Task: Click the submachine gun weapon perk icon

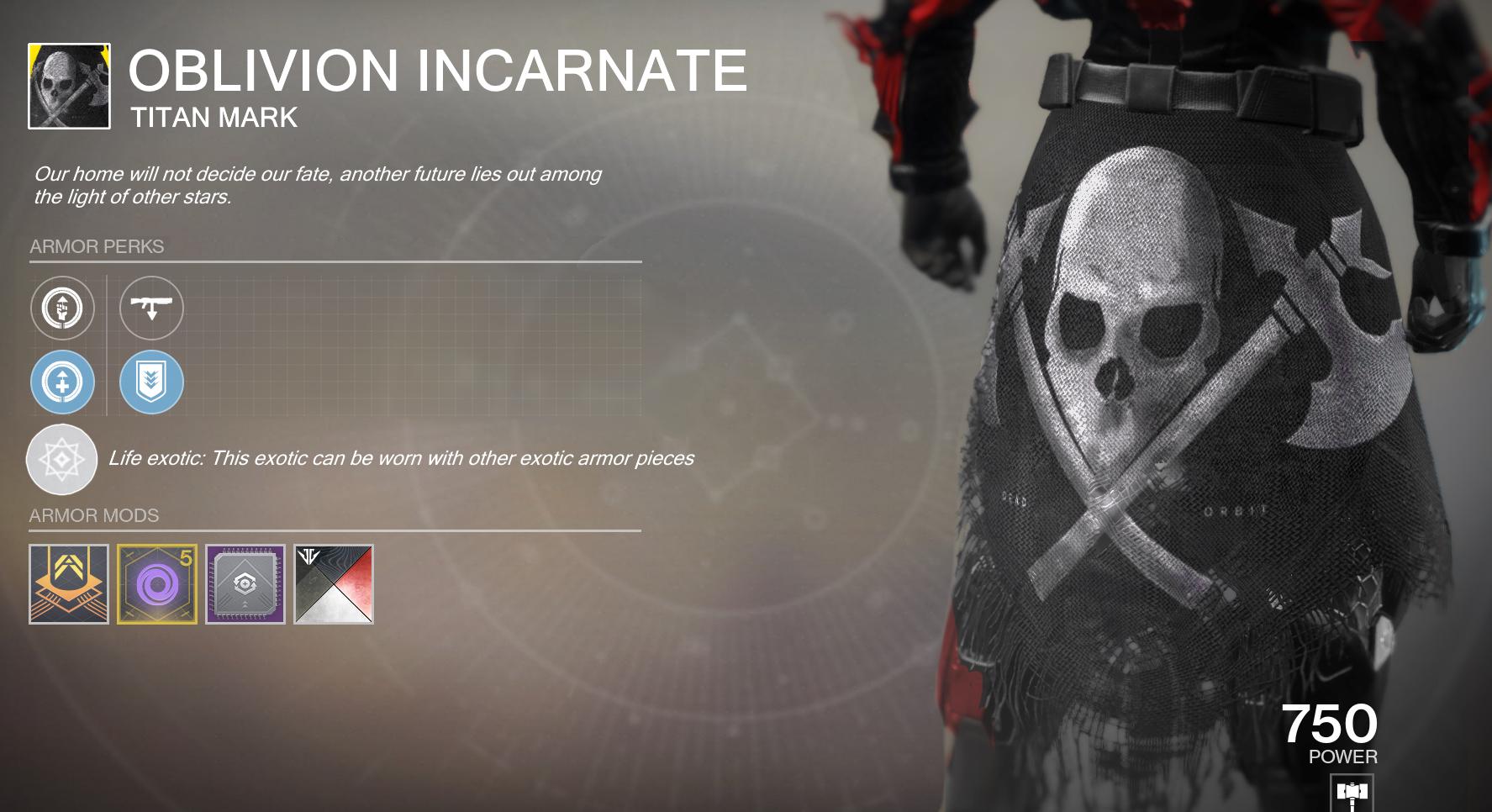Action: point(151,308)
